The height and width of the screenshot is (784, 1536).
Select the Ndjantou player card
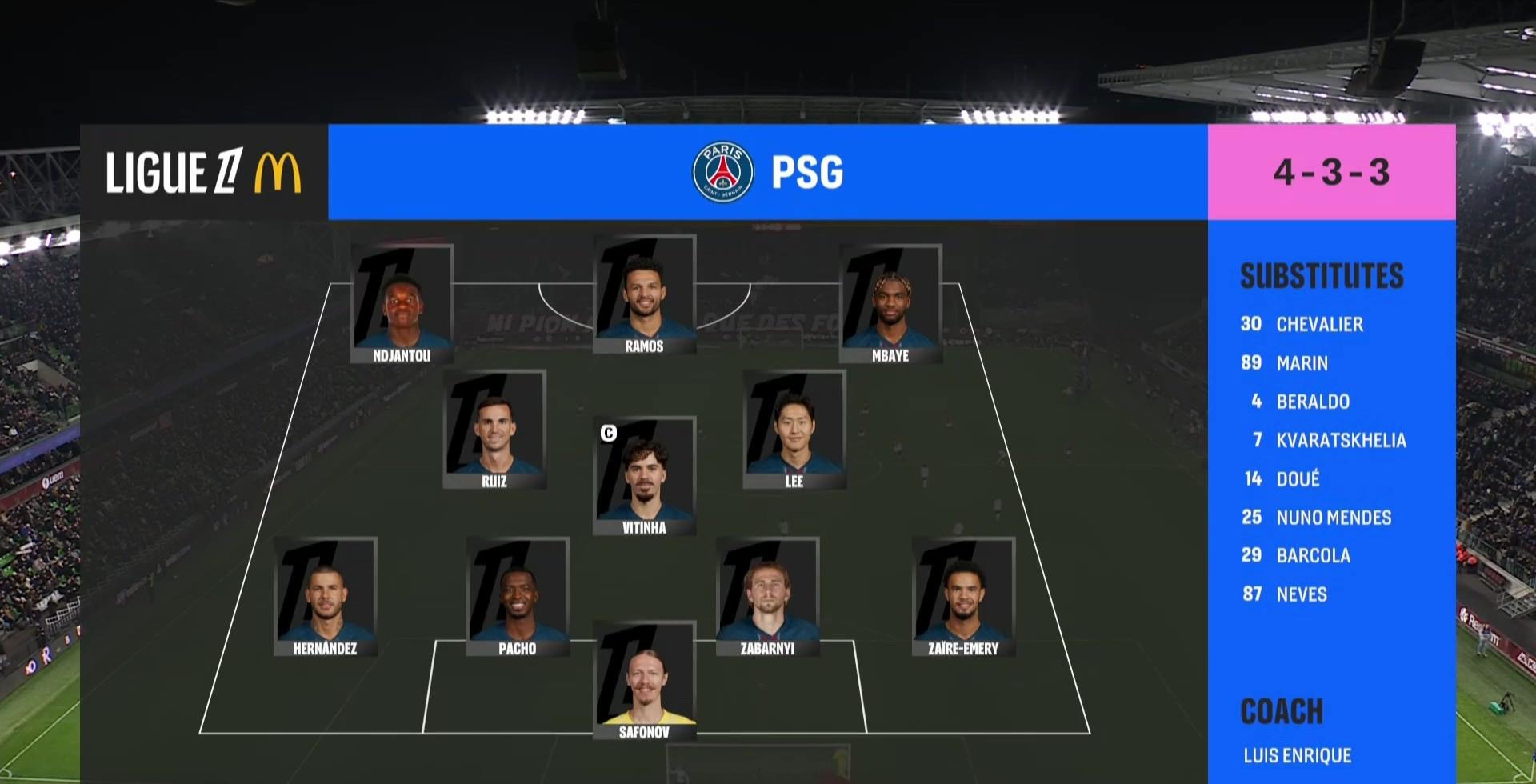[402, 304]
